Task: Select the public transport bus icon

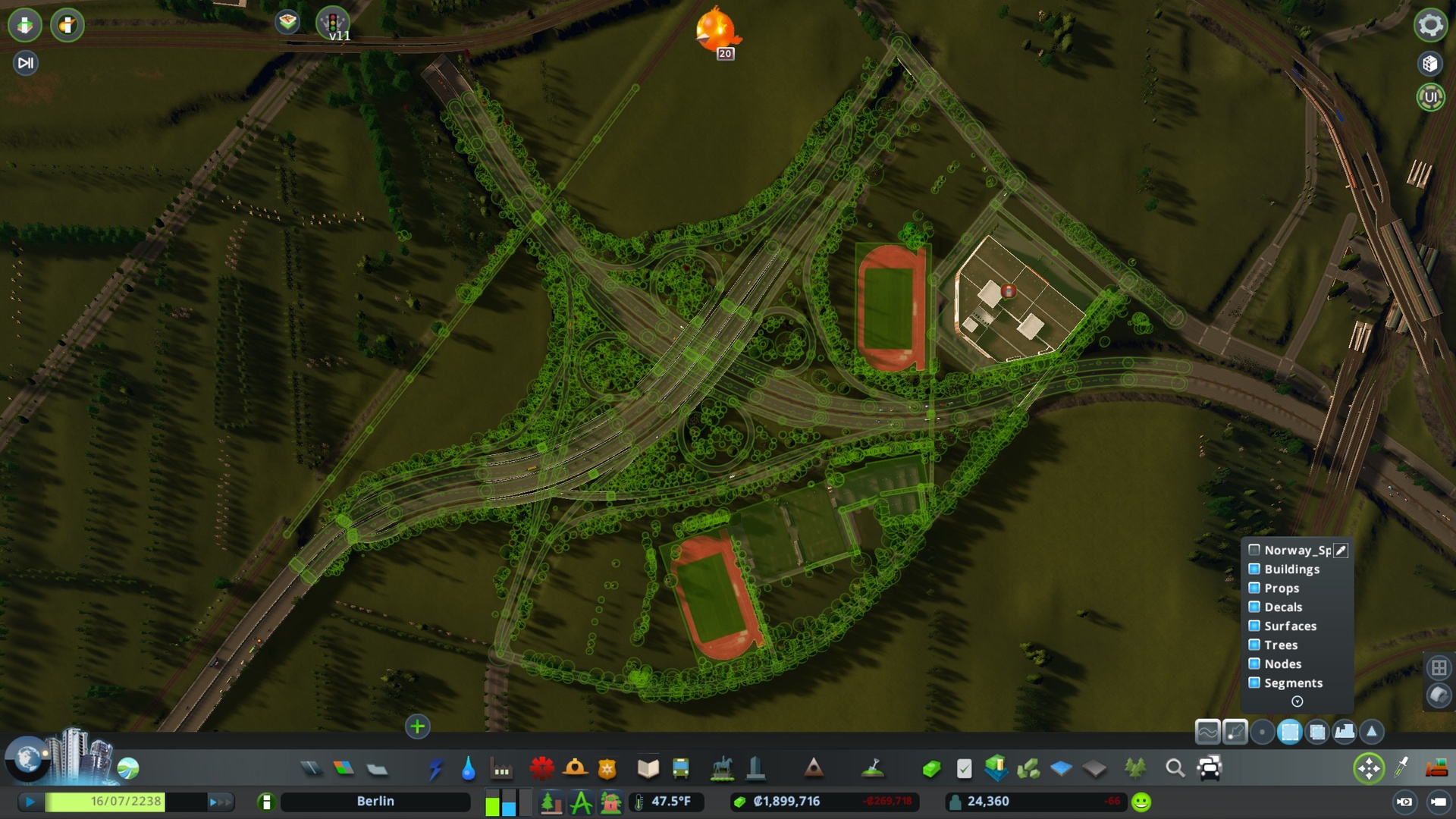Action: (x=681, y=768)
